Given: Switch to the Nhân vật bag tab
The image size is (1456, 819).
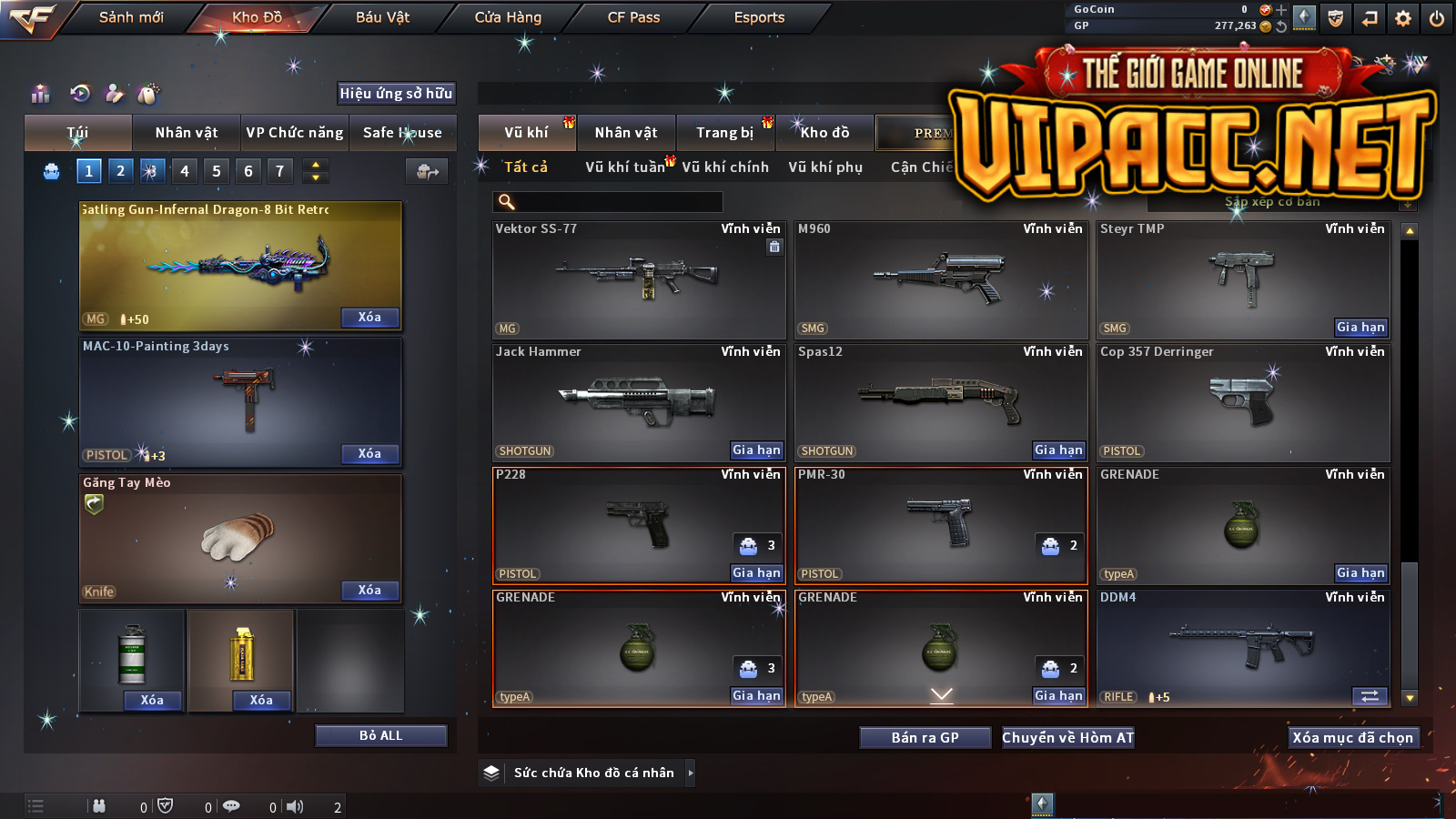Looking at the screenshot, I should [187, 133].
